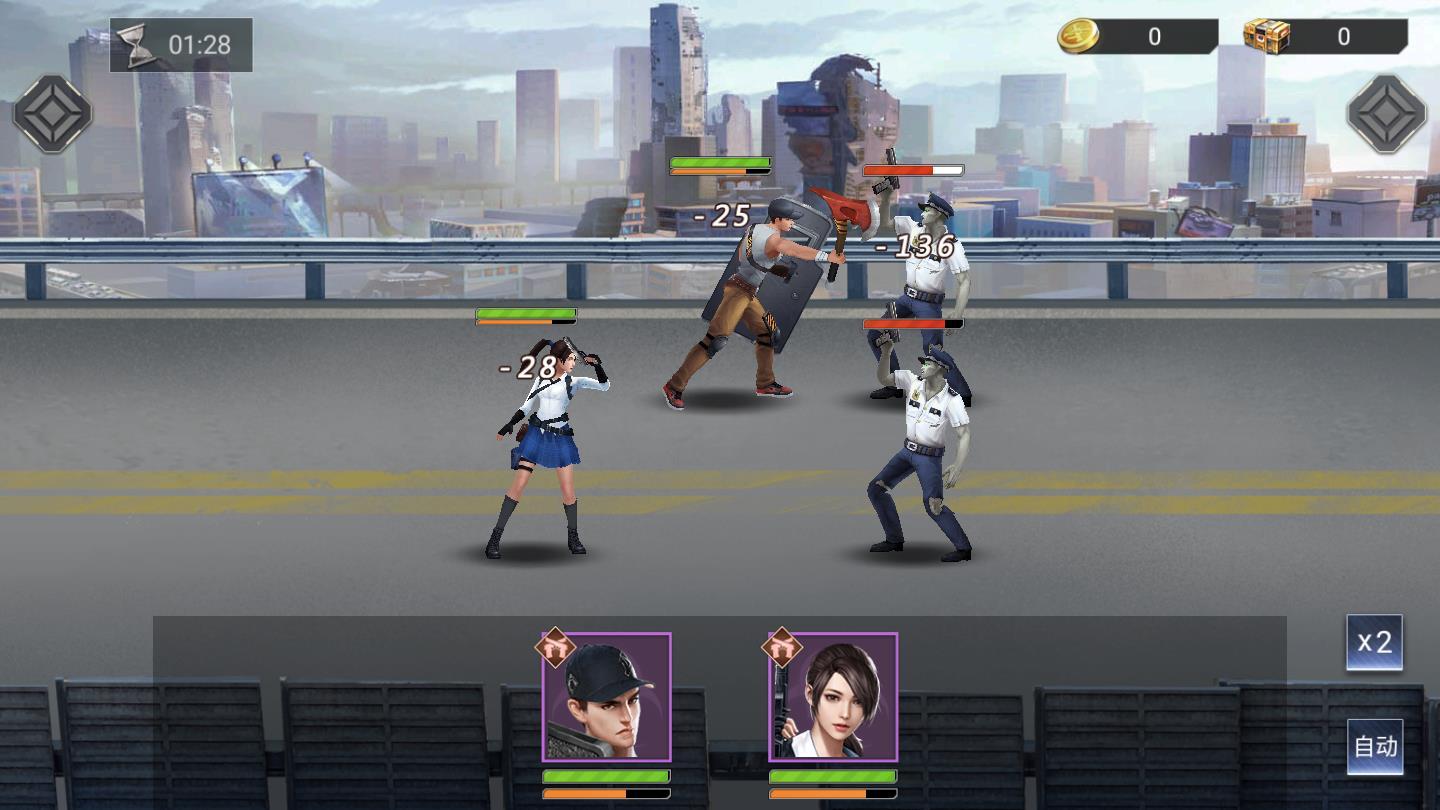Toggle the x2 battle speed button
The image size is (1440, 810).
(1374, 642)
